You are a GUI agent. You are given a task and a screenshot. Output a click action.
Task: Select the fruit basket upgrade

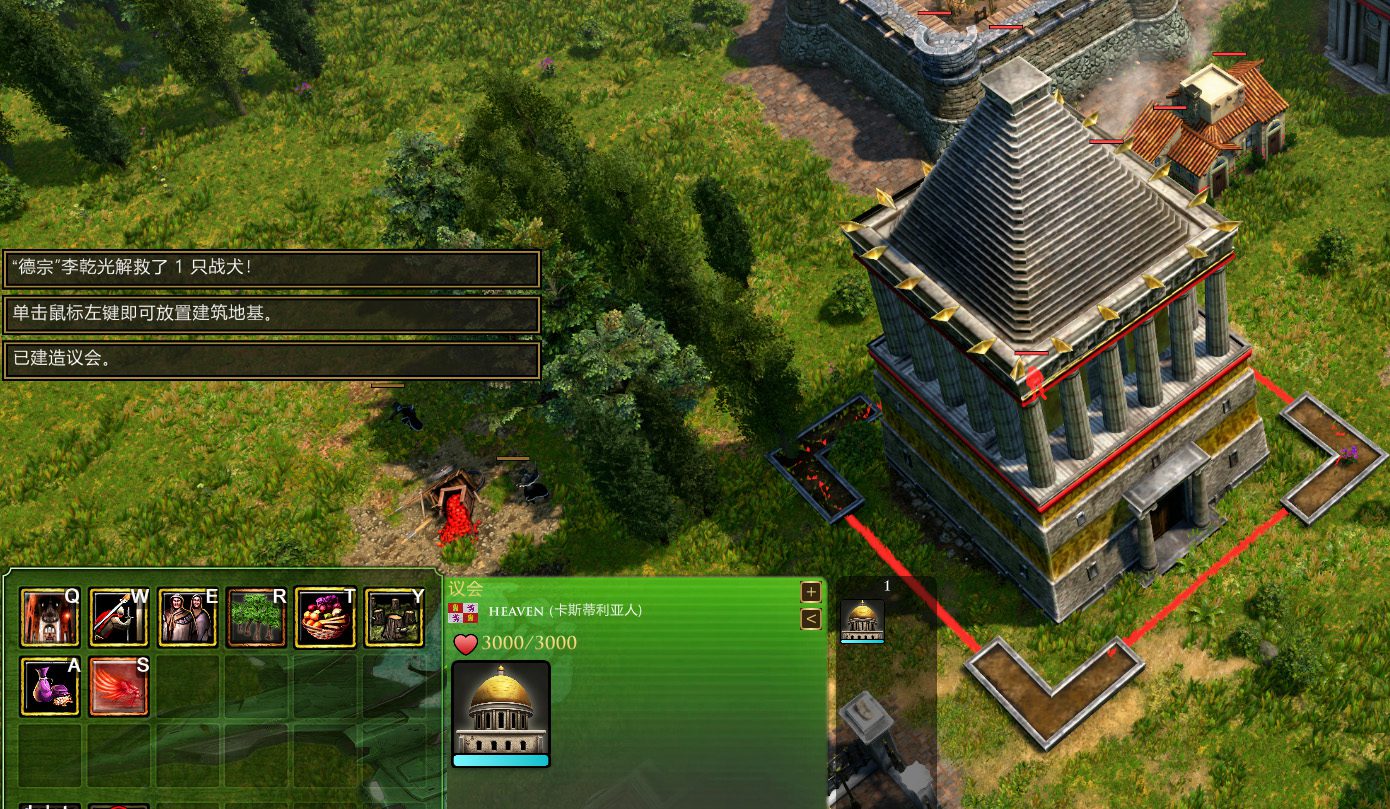coord(325,618)
